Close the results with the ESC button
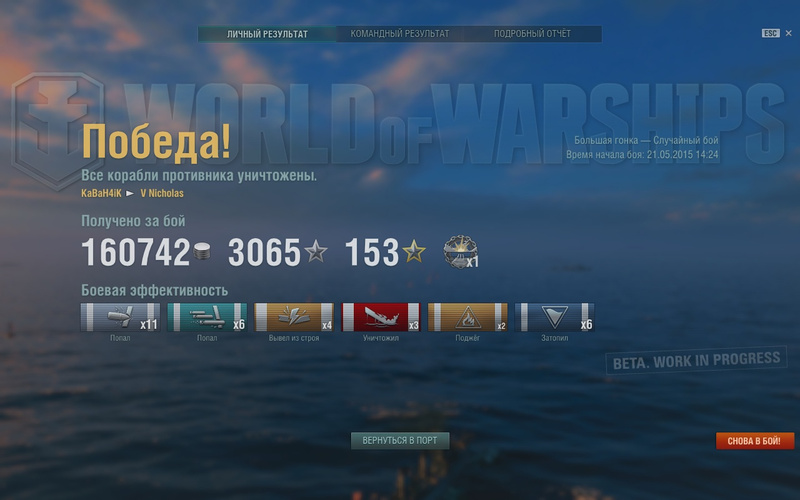 (x=770, y=33)
